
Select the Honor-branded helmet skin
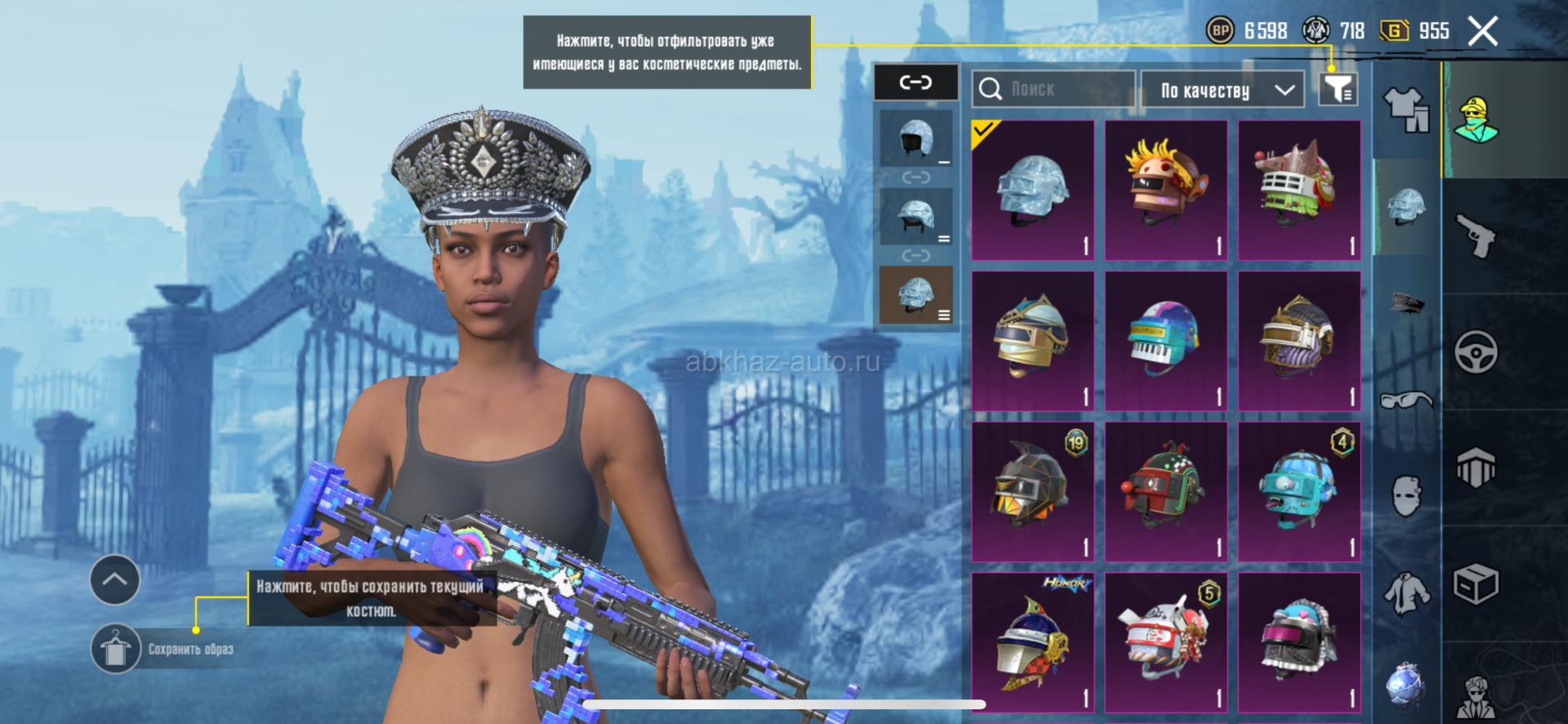point(1033,641)
